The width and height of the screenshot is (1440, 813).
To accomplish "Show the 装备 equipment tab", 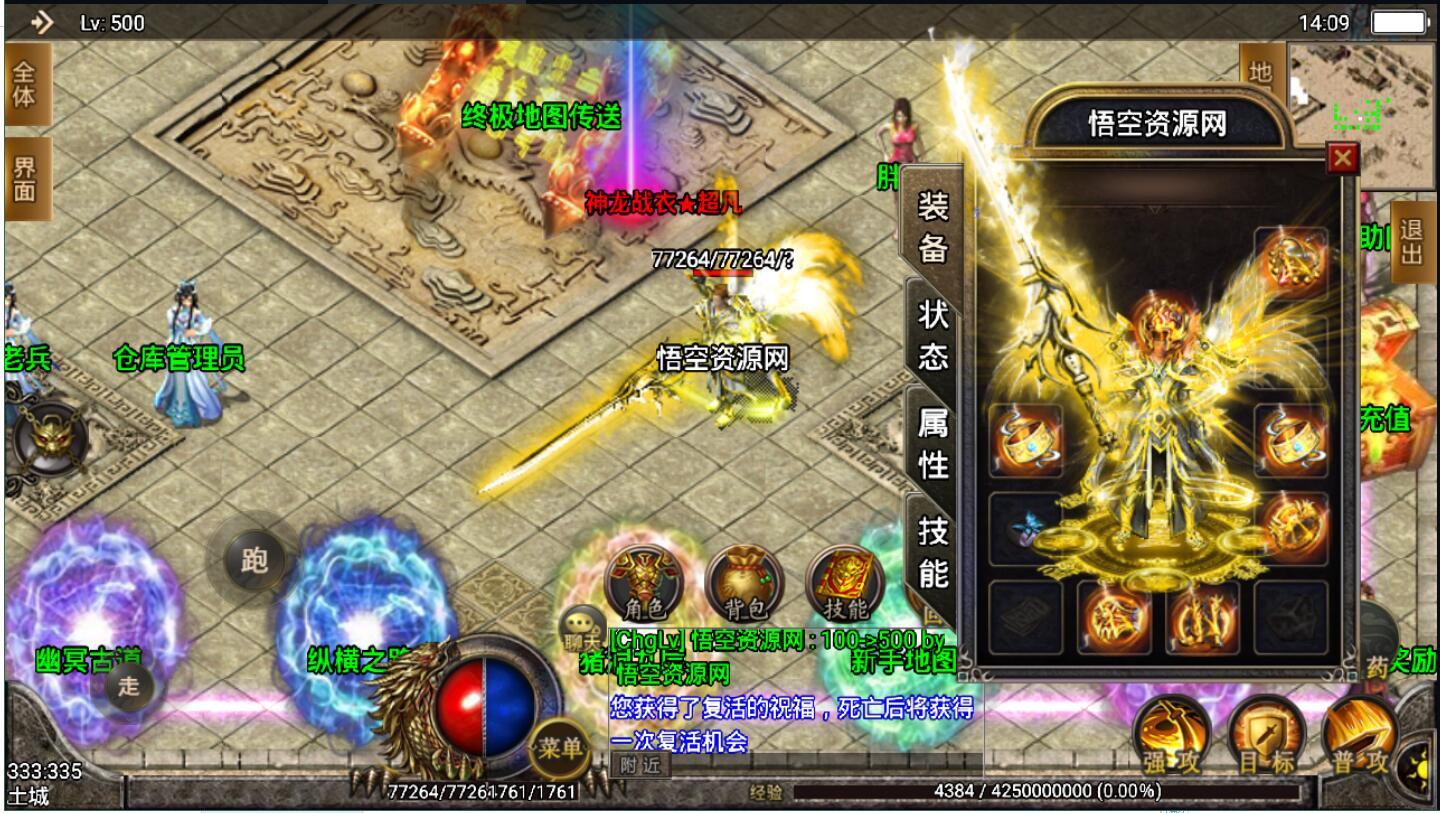I will click(x=933, y=227).
